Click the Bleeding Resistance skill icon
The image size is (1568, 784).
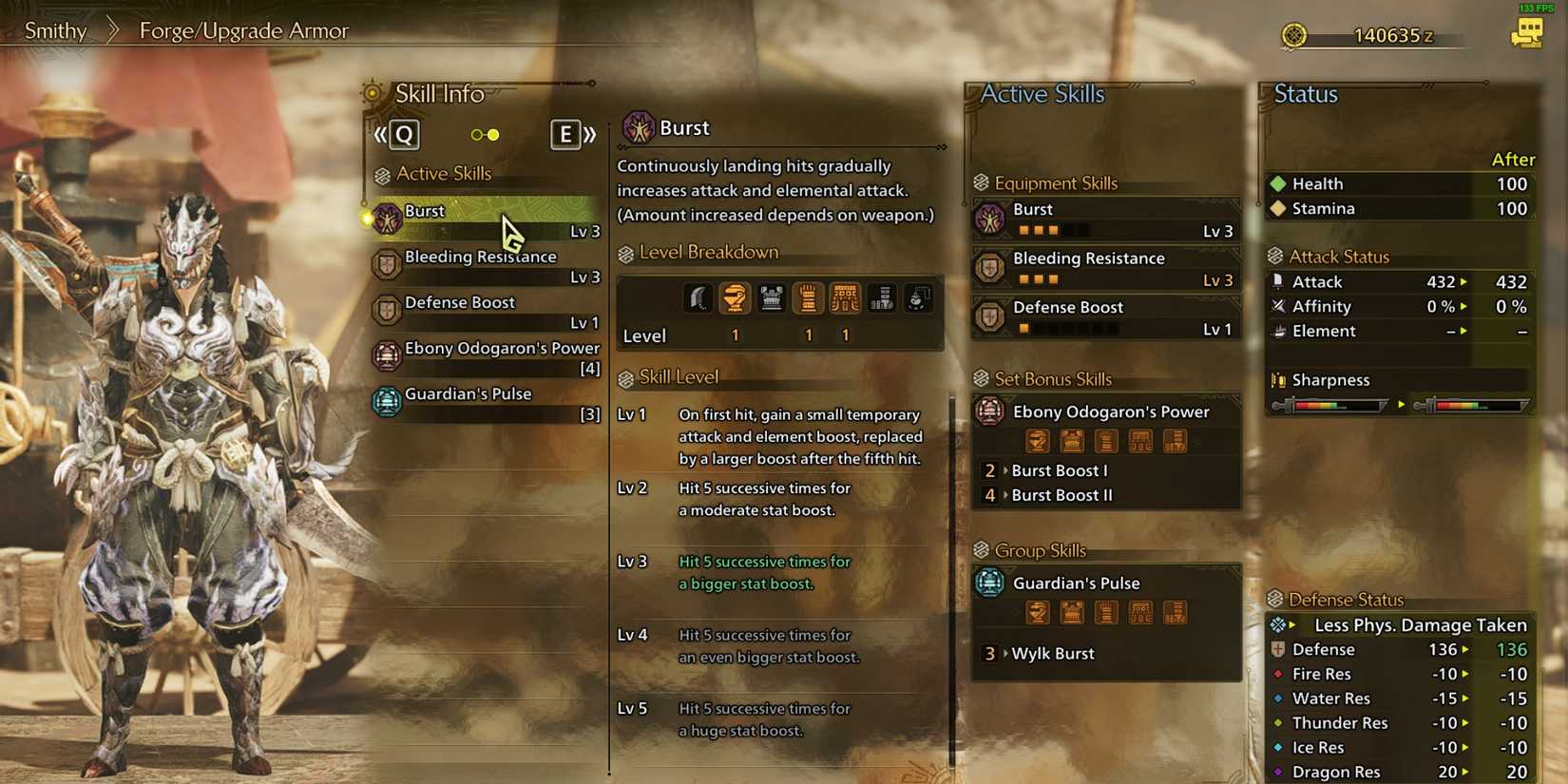pos(387,265)
